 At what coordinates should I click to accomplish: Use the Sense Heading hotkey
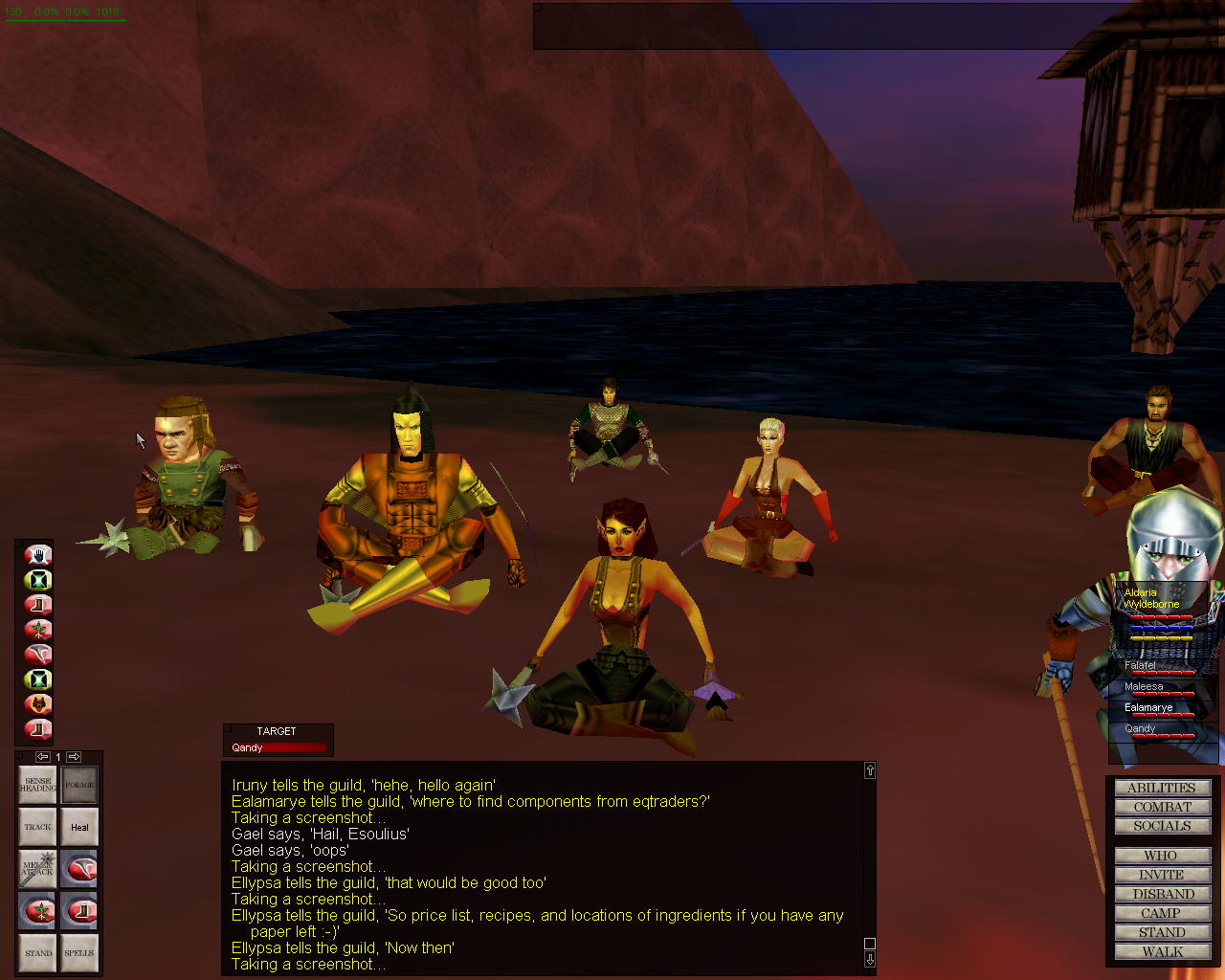(38, 786)
